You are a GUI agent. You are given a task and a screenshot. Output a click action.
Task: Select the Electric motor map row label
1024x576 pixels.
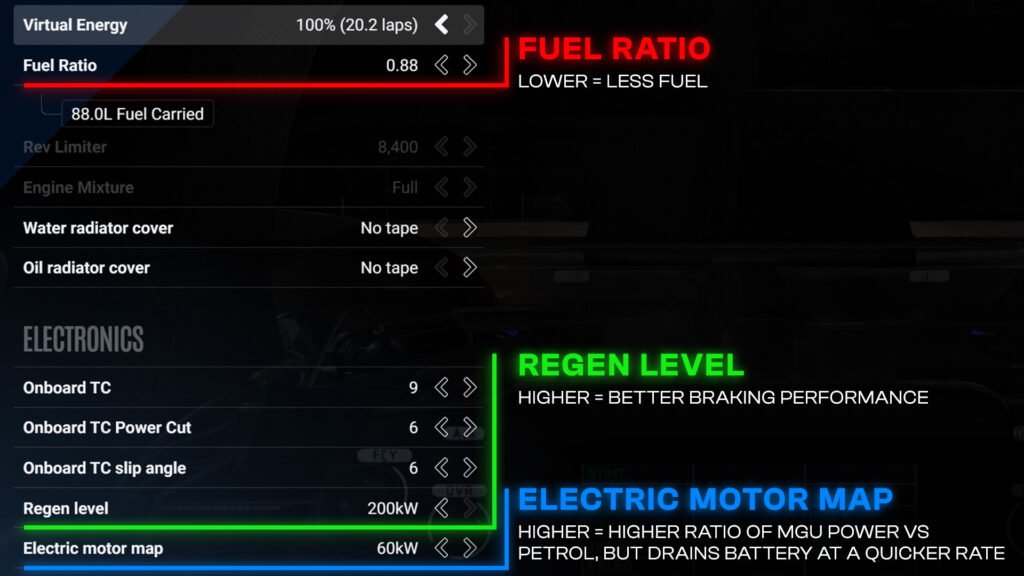(x=93, y=548)
